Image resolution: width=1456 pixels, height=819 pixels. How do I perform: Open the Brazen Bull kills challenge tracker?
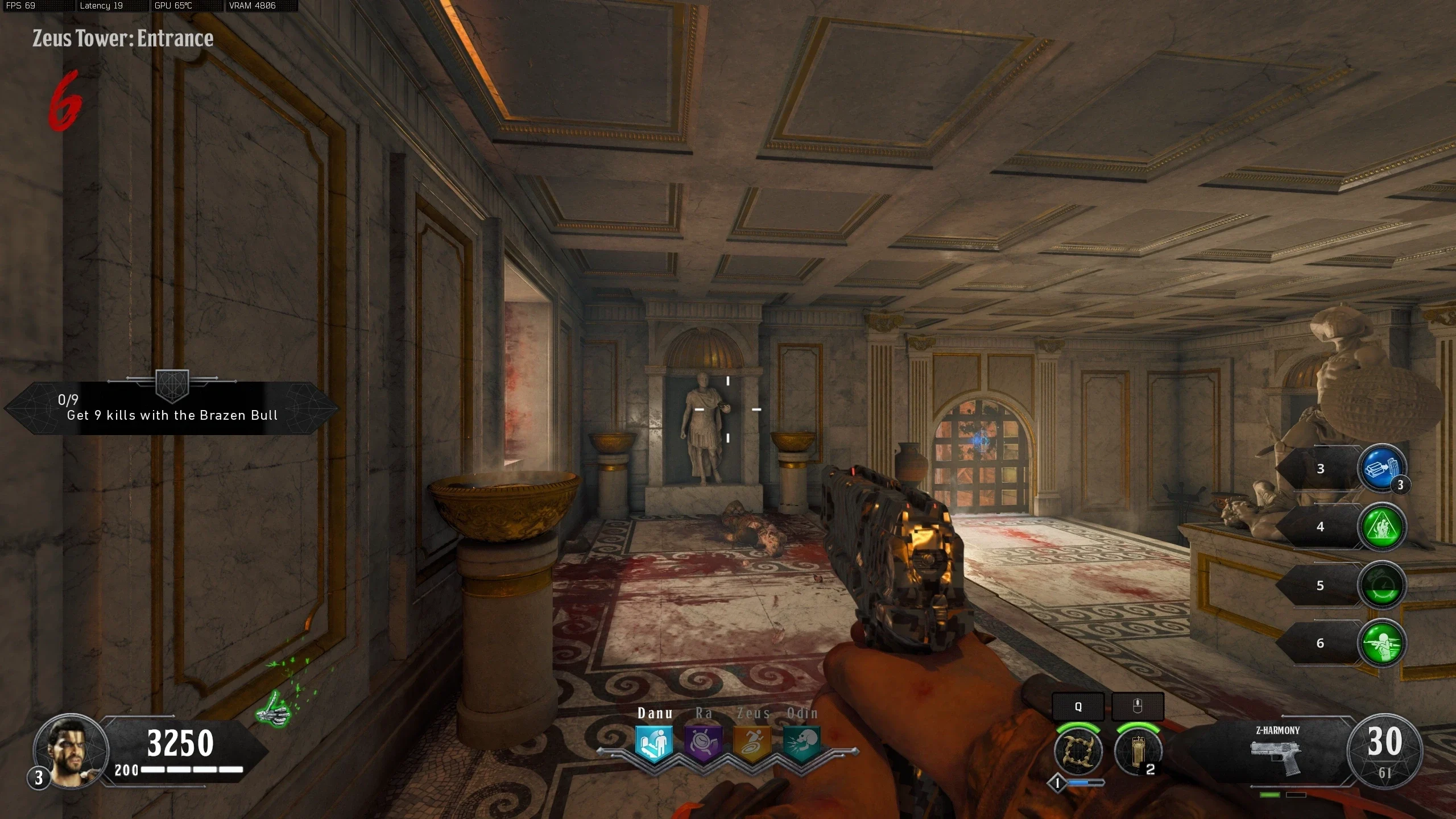click(x=171, y=408)
